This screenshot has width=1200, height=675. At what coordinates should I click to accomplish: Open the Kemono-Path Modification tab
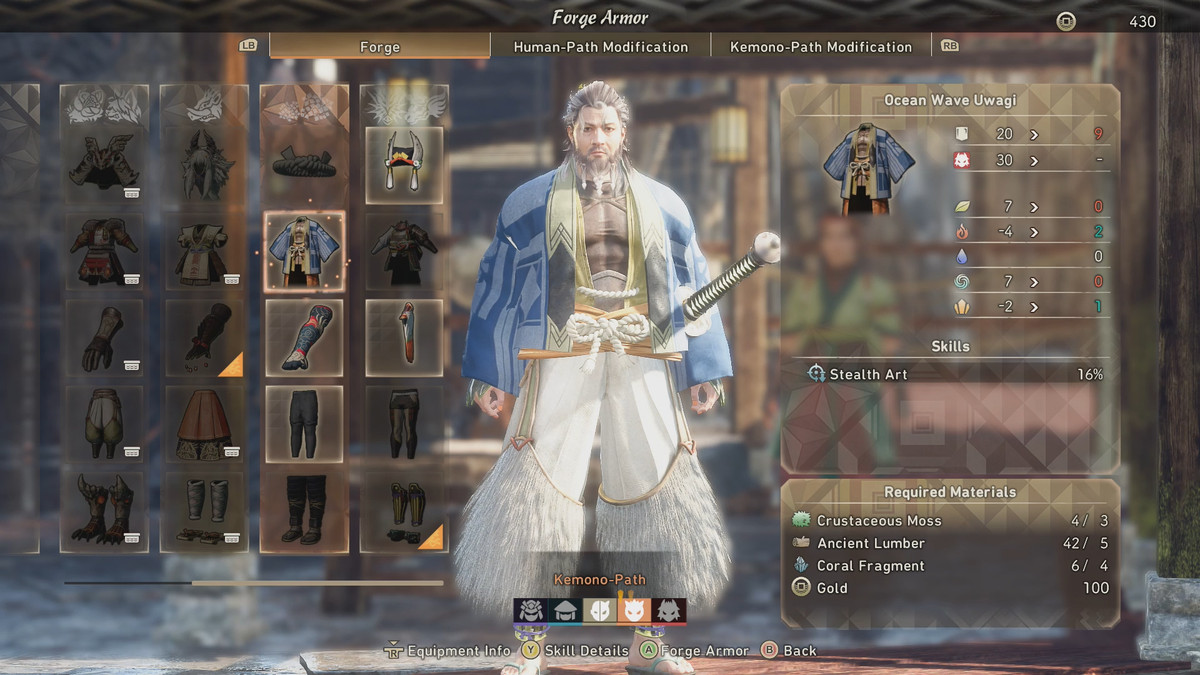(x=821, y=46)
